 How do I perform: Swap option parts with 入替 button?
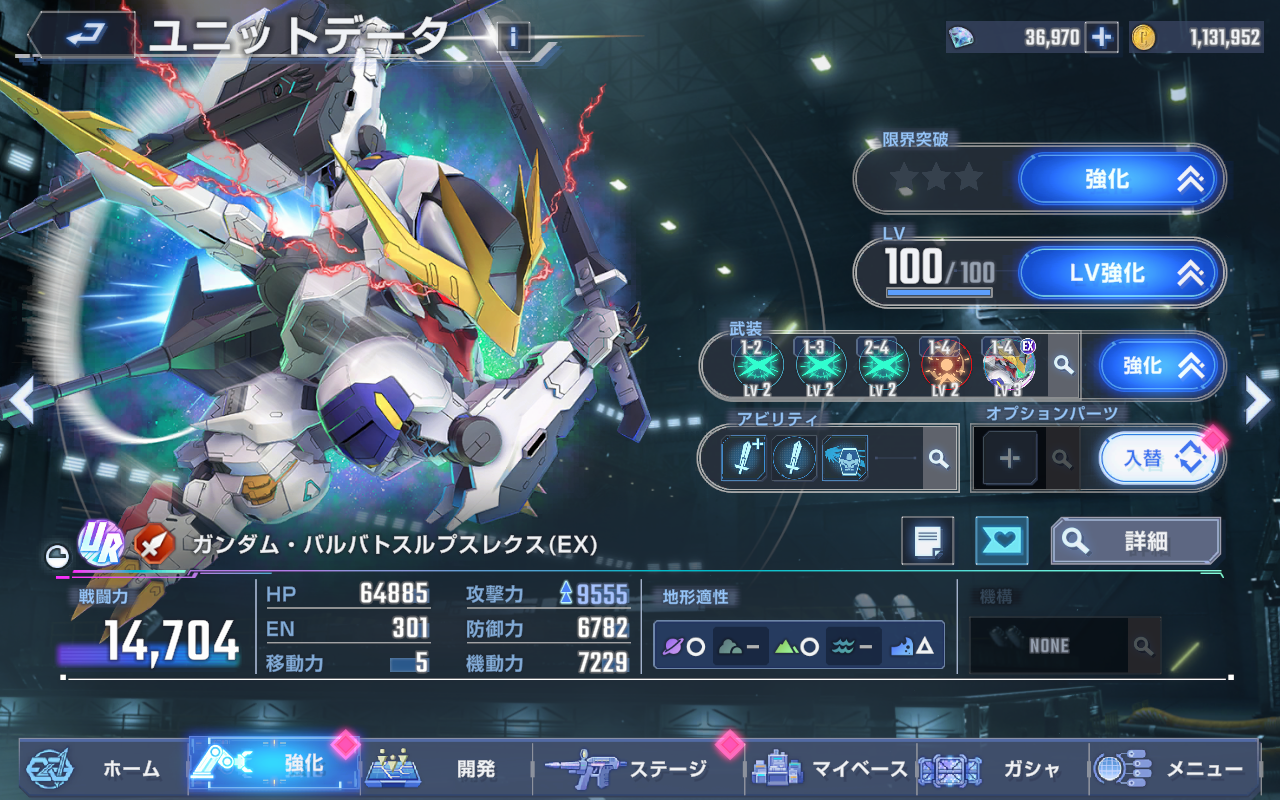tap(1160, 459)
